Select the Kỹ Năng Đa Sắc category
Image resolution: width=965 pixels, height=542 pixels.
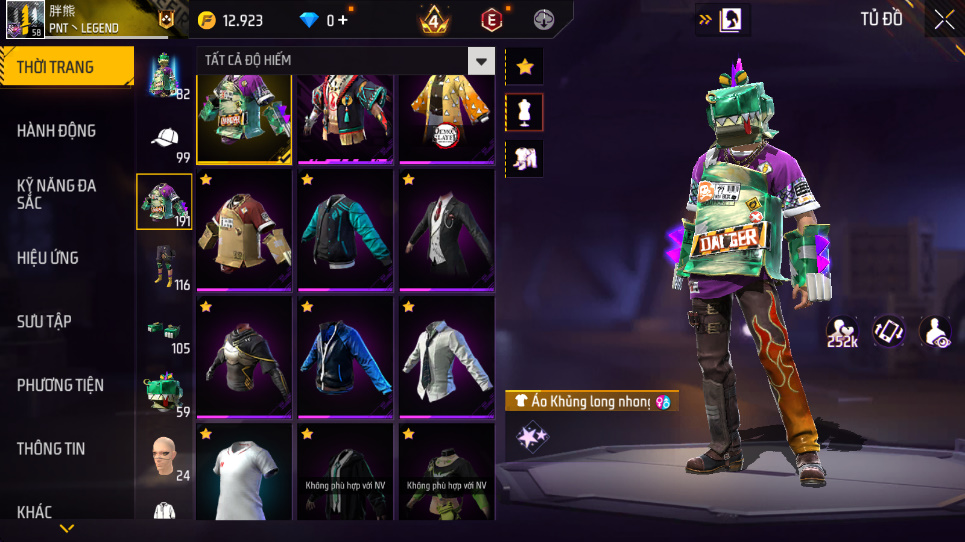click(x=66, y=194)
